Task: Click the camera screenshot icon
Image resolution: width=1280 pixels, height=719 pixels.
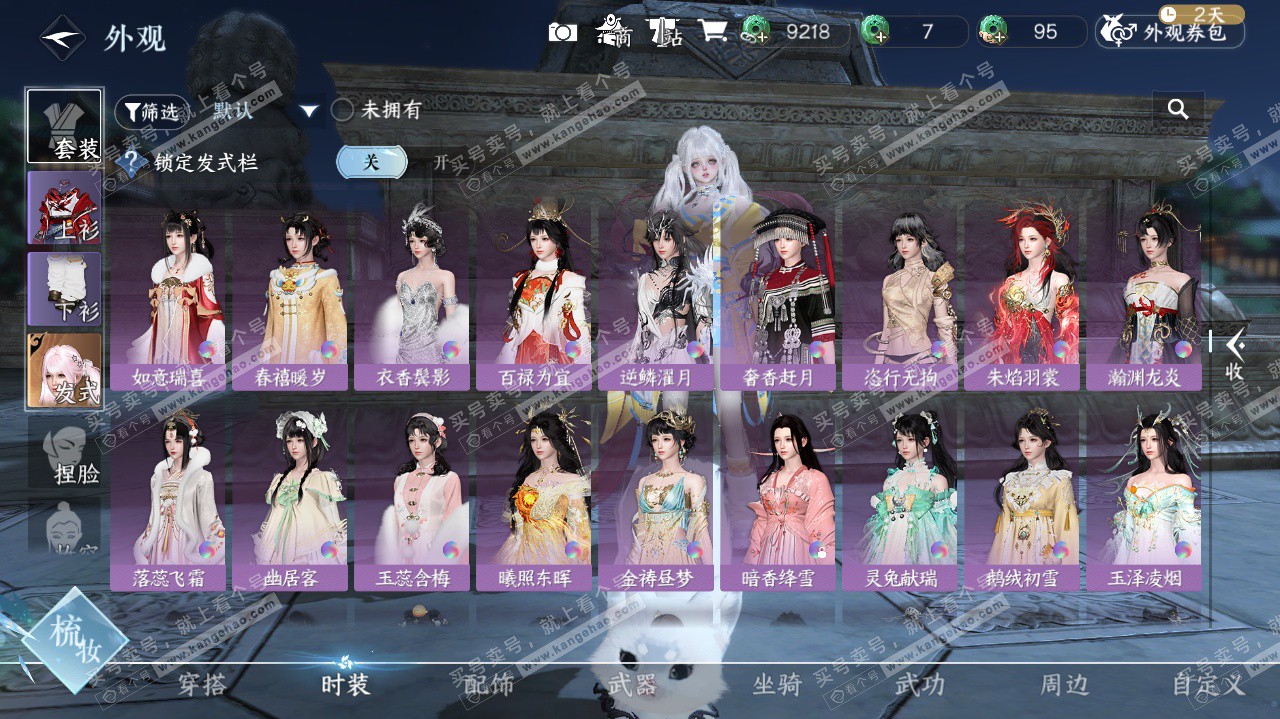Action: (563, 32)
